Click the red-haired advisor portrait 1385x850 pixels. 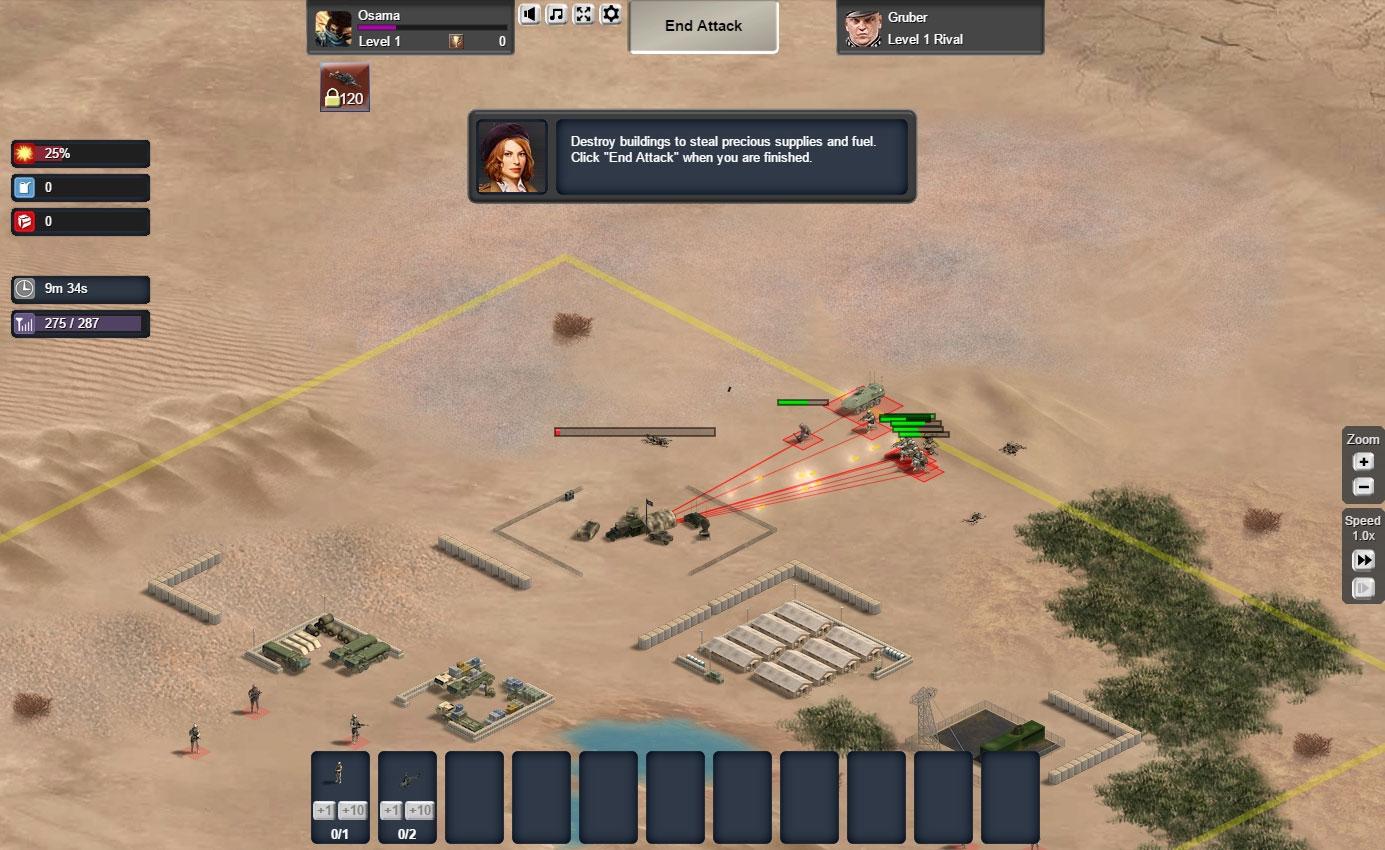(x=512, y=157)
